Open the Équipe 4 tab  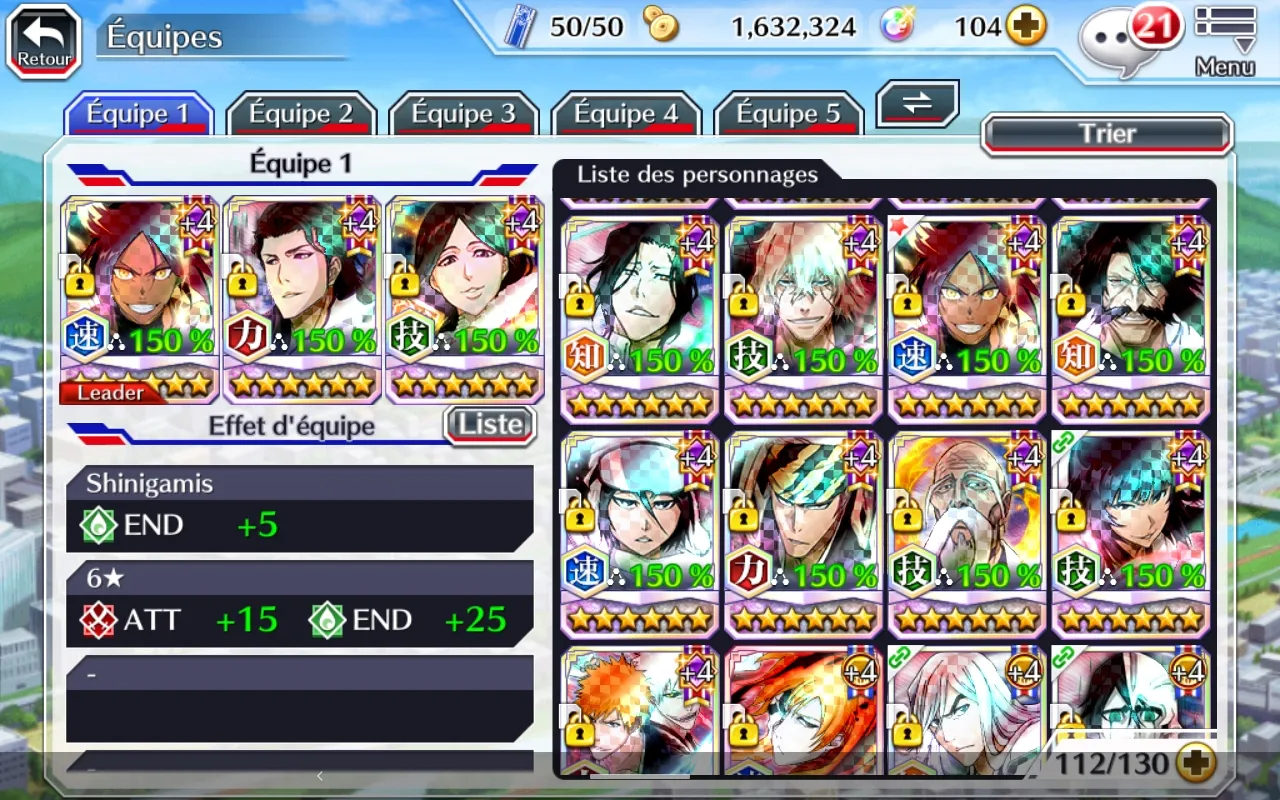tap(626, 114)
